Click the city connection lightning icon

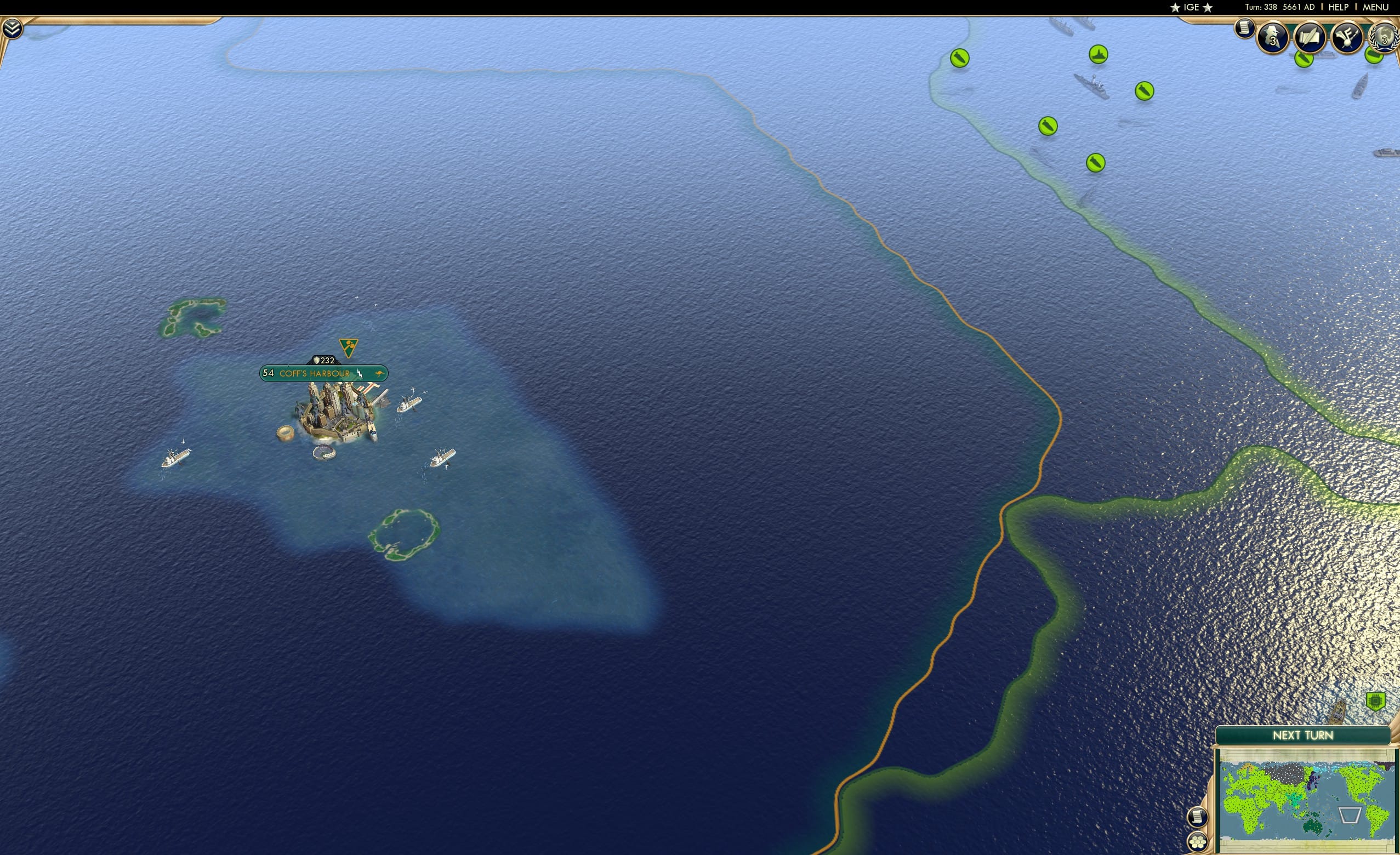pyautogui.click(x=360, y=374)
